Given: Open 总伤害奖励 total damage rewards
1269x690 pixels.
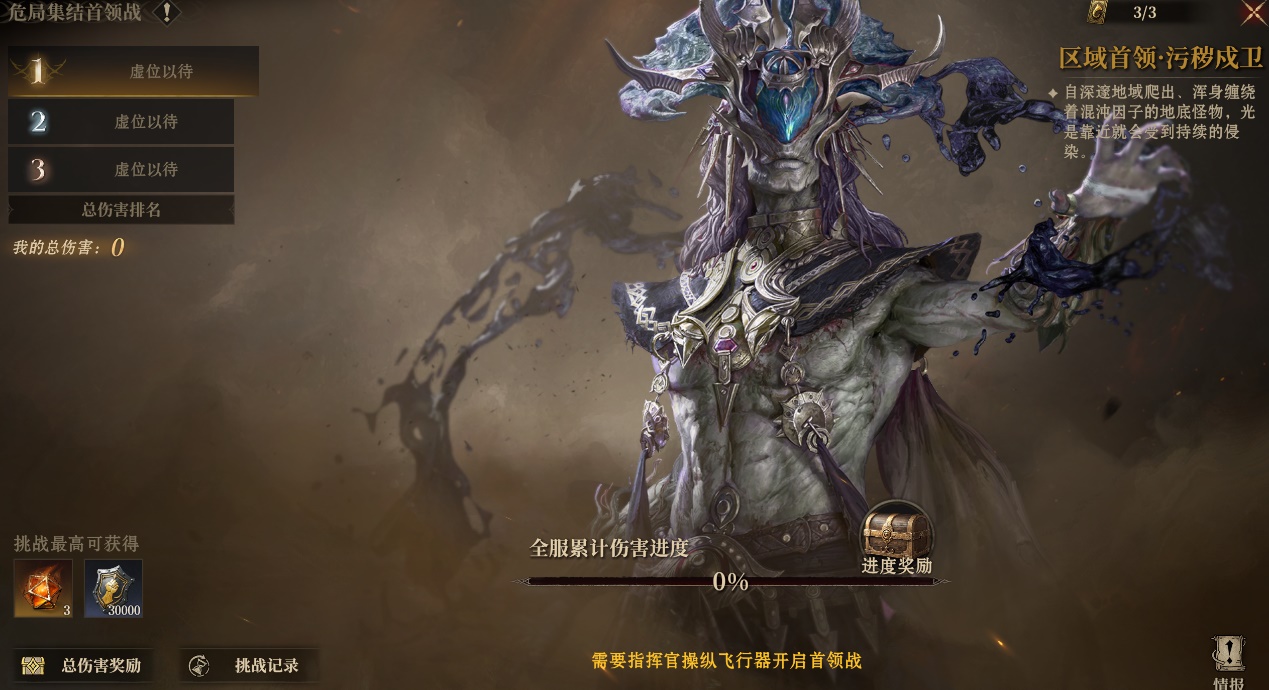Looking at the screenshot, I should pos(83,666).
